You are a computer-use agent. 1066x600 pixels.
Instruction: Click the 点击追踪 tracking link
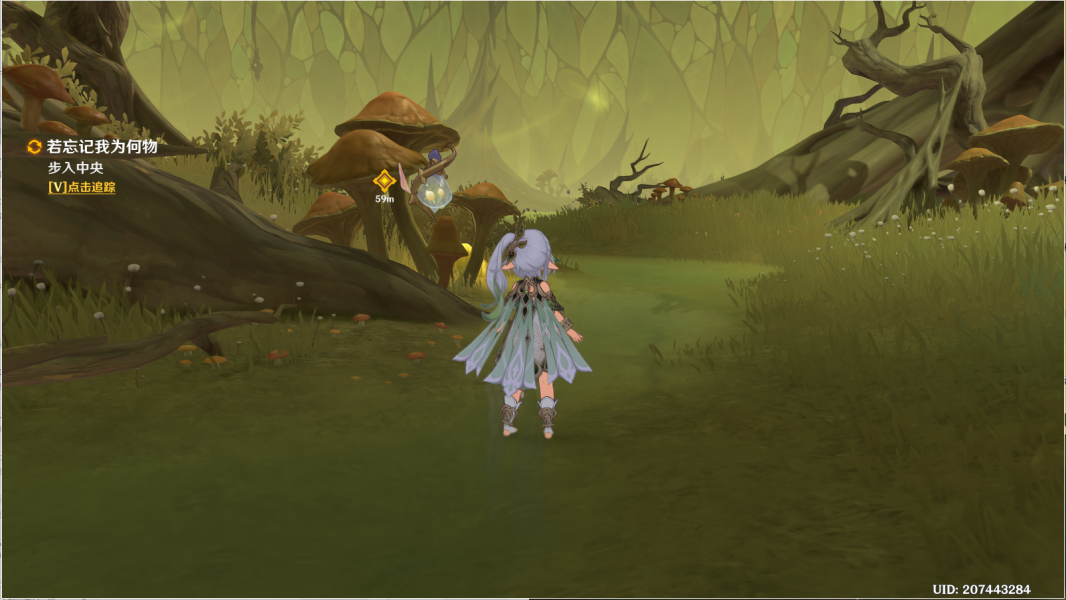click(x=82, y=187)
